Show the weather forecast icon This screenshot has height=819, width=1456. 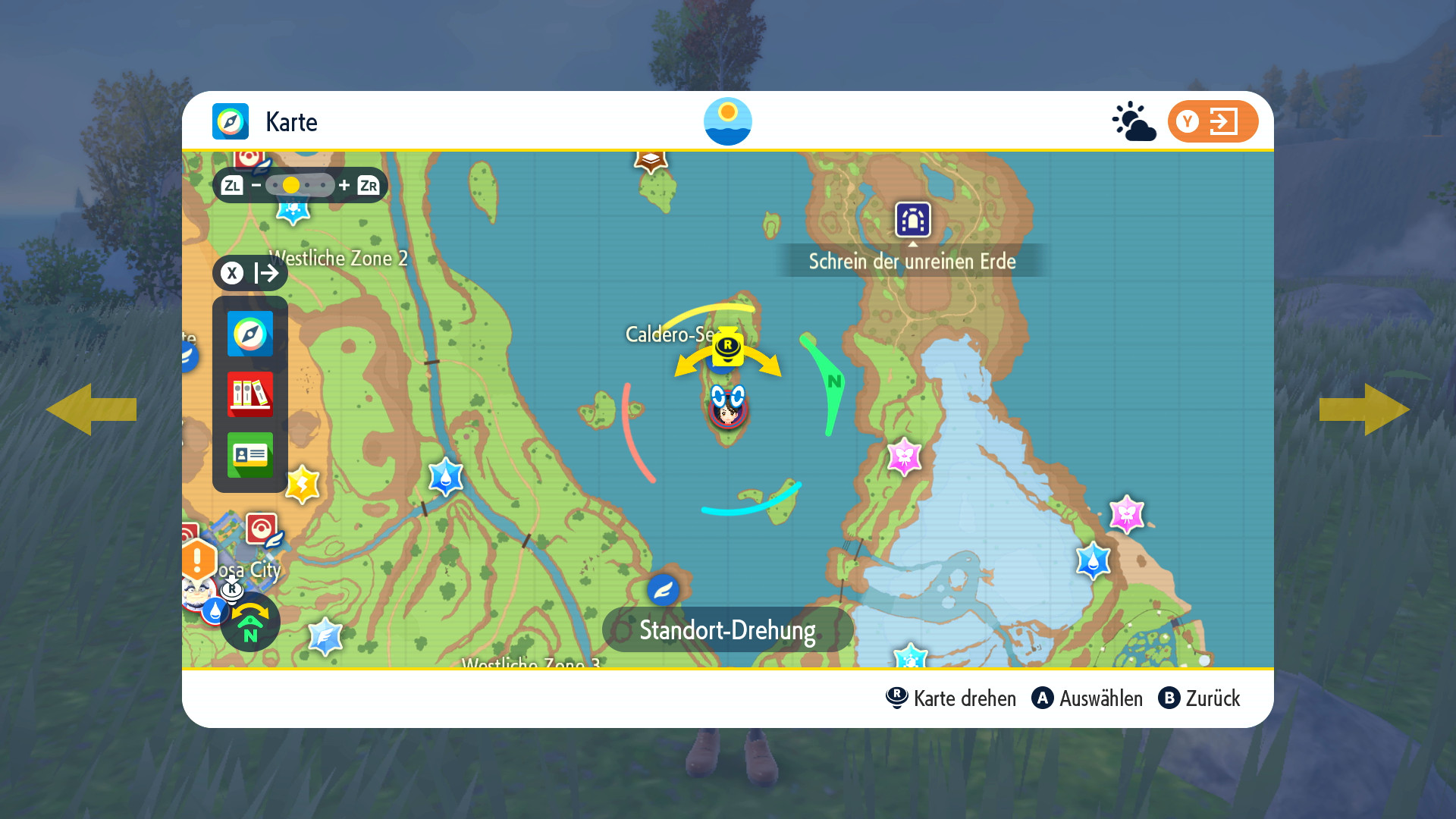pyautogui.click(x=1134, y=121)
